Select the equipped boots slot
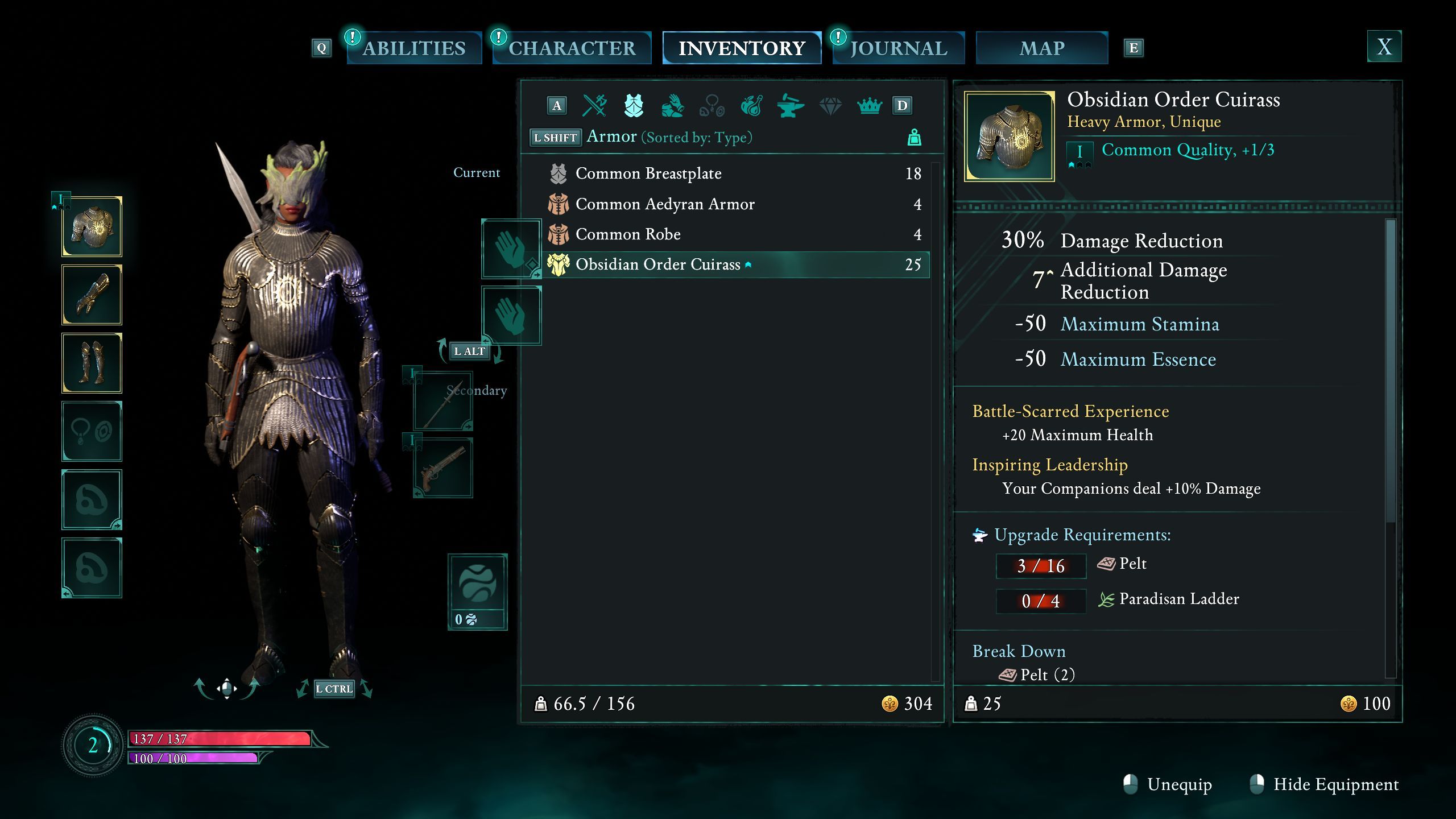Viewport: 1456px width, 819px height. pyautogui.click(x=92, y=363)
